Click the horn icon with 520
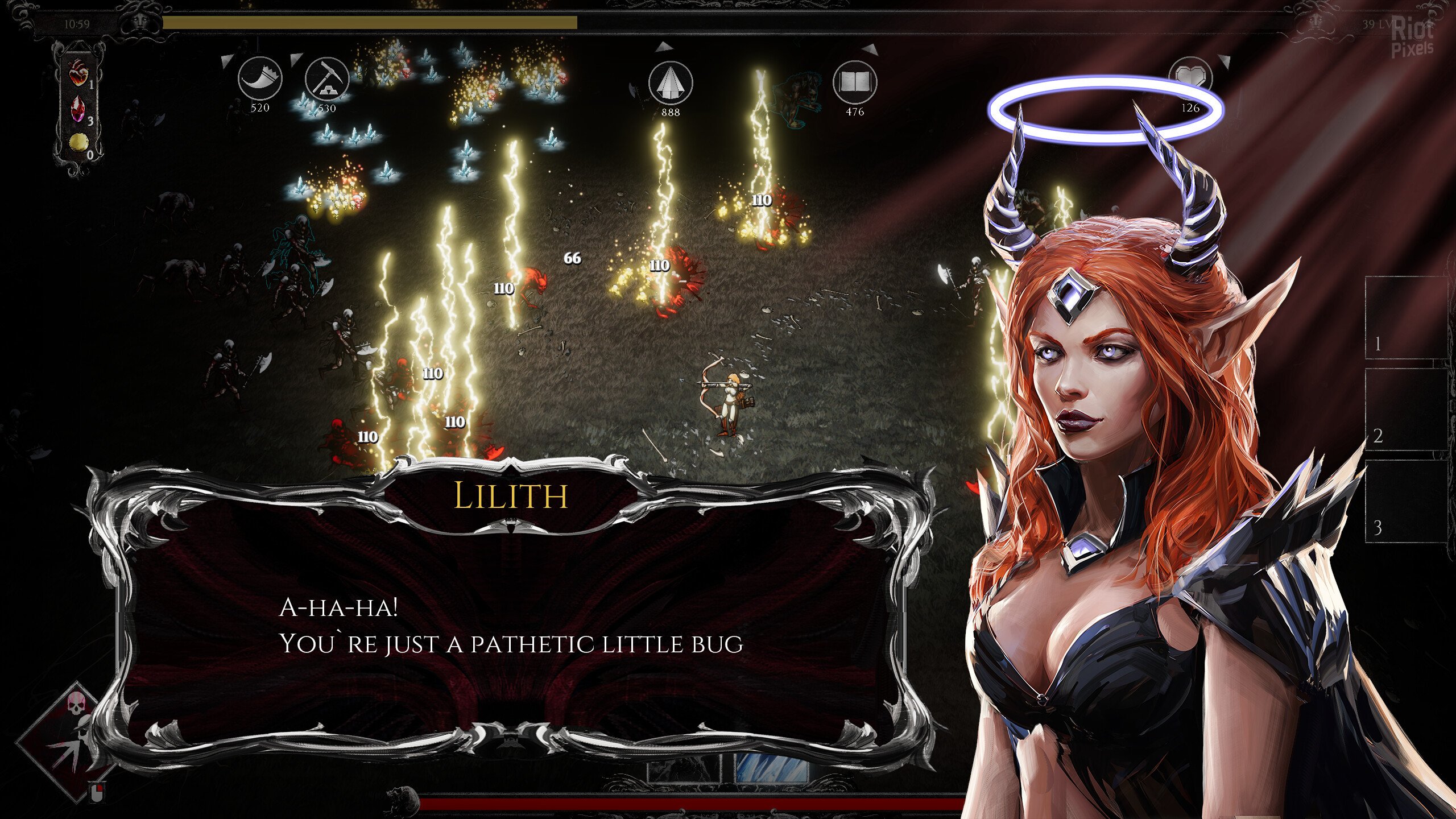Screen dimensions: 1456x819 [259, 80]
